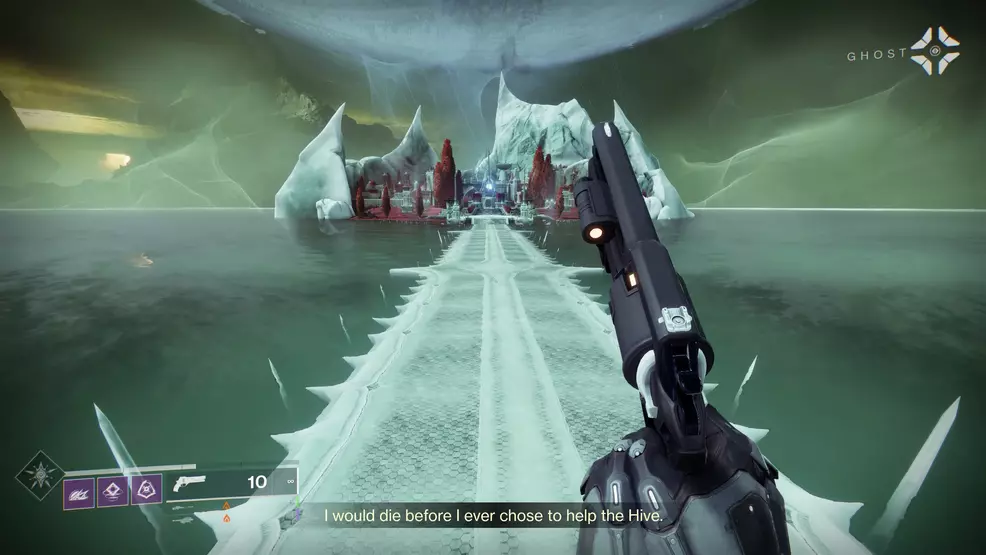Use the first purple ability with wave spikes
The image size is (986, 555).
[x=79, y=490]
